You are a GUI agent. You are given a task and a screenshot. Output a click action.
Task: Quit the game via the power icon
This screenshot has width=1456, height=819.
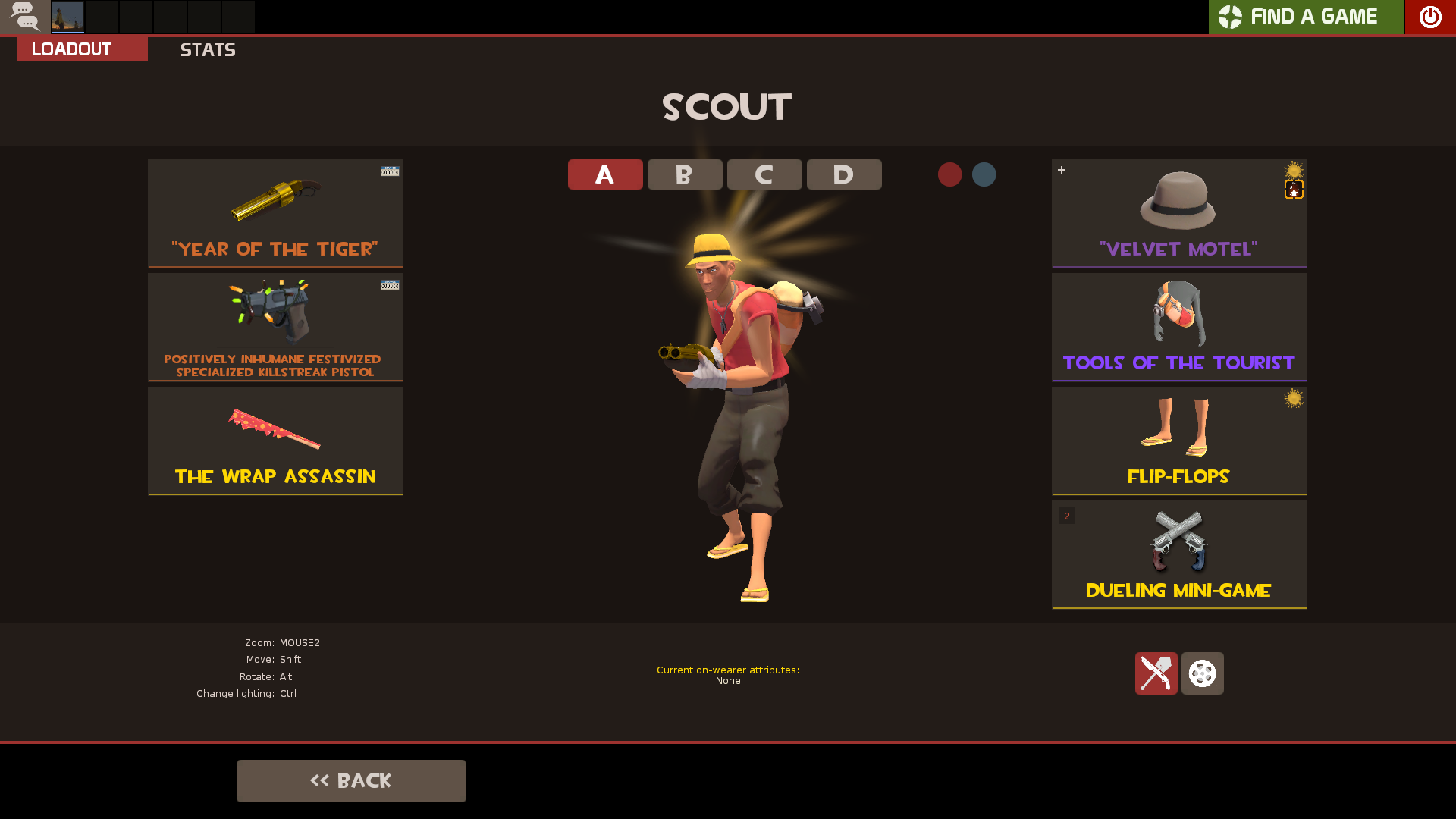tap(1430, 17)
